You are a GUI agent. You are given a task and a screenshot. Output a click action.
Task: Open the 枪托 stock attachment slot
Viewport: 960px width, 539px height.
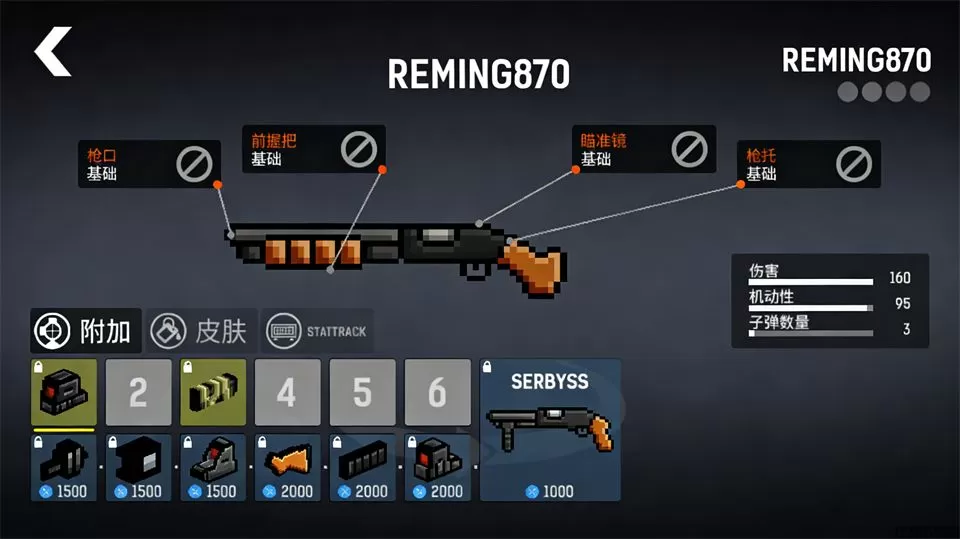[808, 164]
